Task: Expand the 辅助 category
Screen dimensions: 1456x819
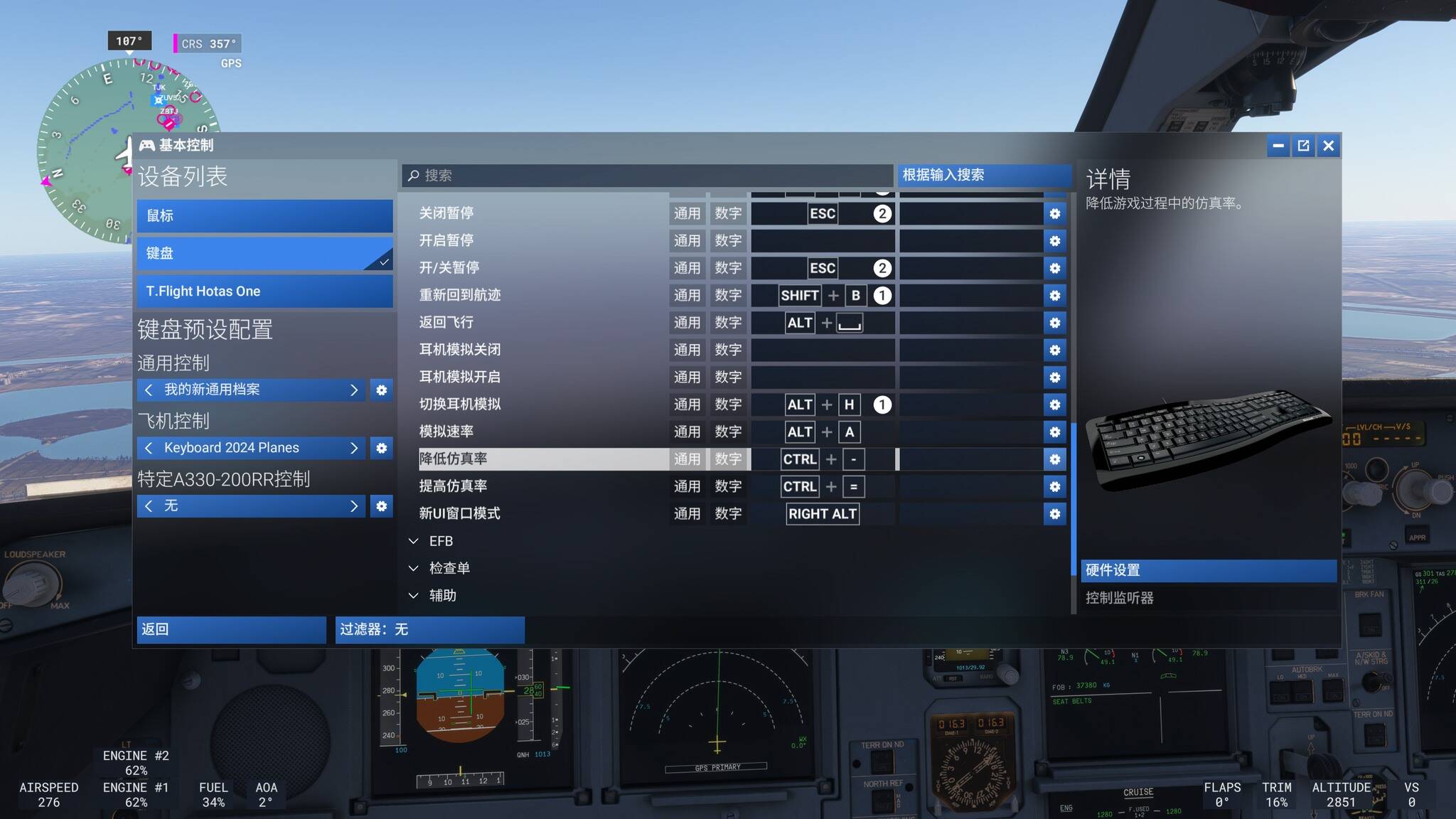Action: coord(442,595)
